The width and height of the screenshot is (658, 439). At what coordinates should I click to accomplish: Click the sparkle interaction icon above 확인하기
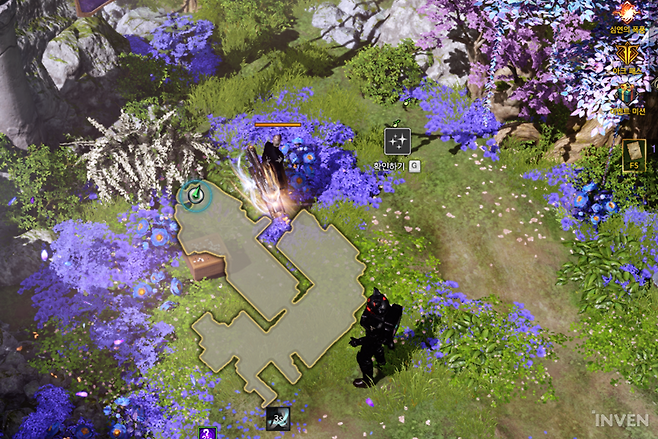397,141
